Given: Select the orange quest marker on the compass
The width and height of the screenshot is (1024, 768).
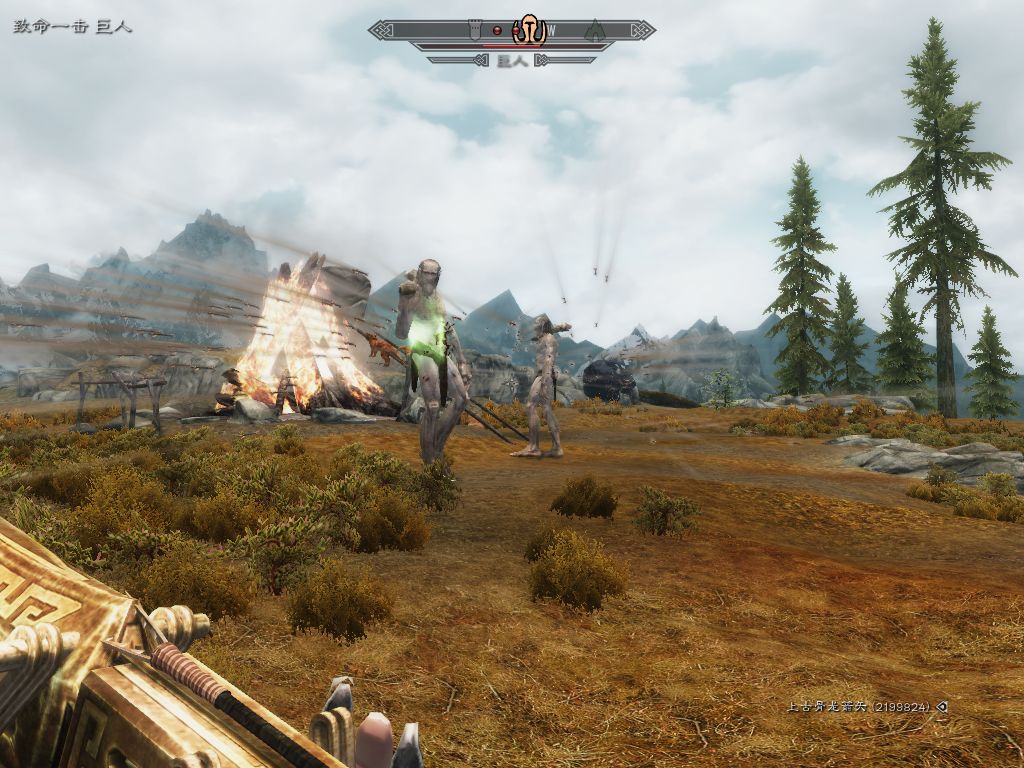Looking at the screenshot, I should (x=529, y=30).
